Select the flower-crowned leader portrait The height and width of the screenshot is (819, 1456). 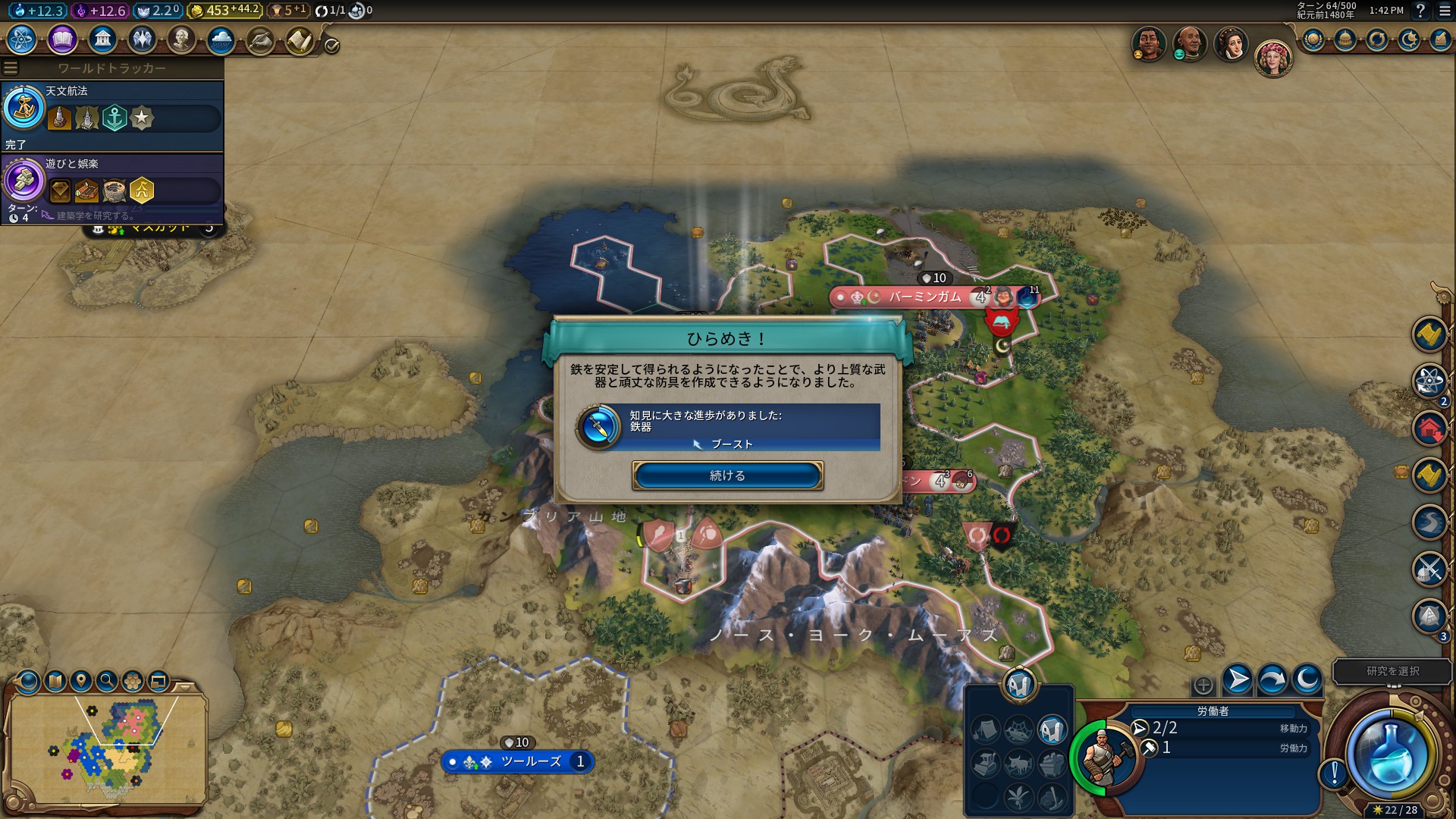click(1272, 58)
